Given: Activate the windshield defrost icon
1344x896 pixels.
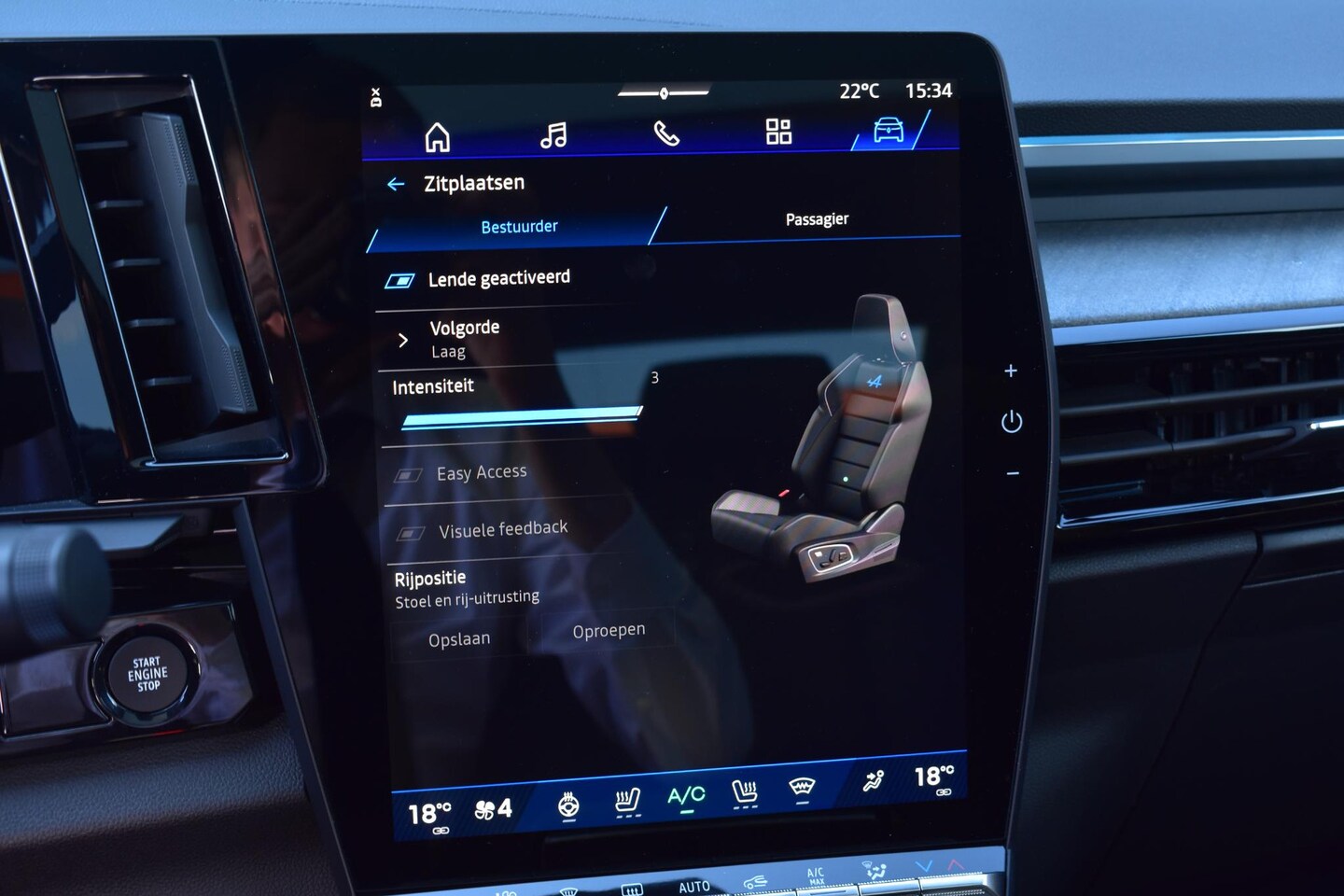Looking at the screenshot, I should (x=802, y=789).
